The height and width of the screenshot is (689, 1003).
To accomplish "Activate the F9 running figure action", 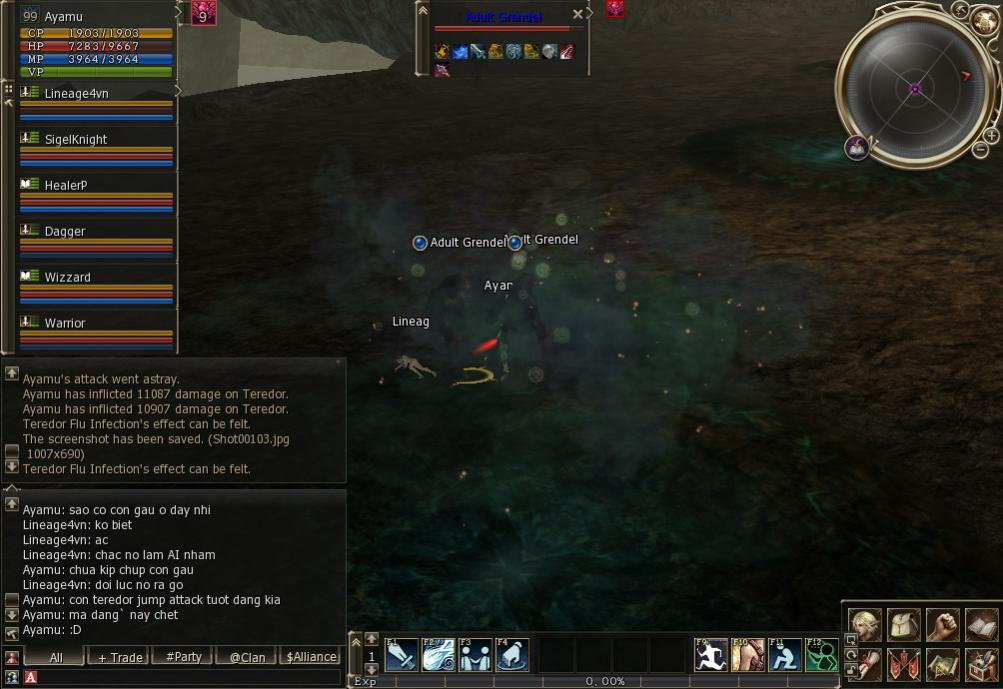I will (711, 655).
